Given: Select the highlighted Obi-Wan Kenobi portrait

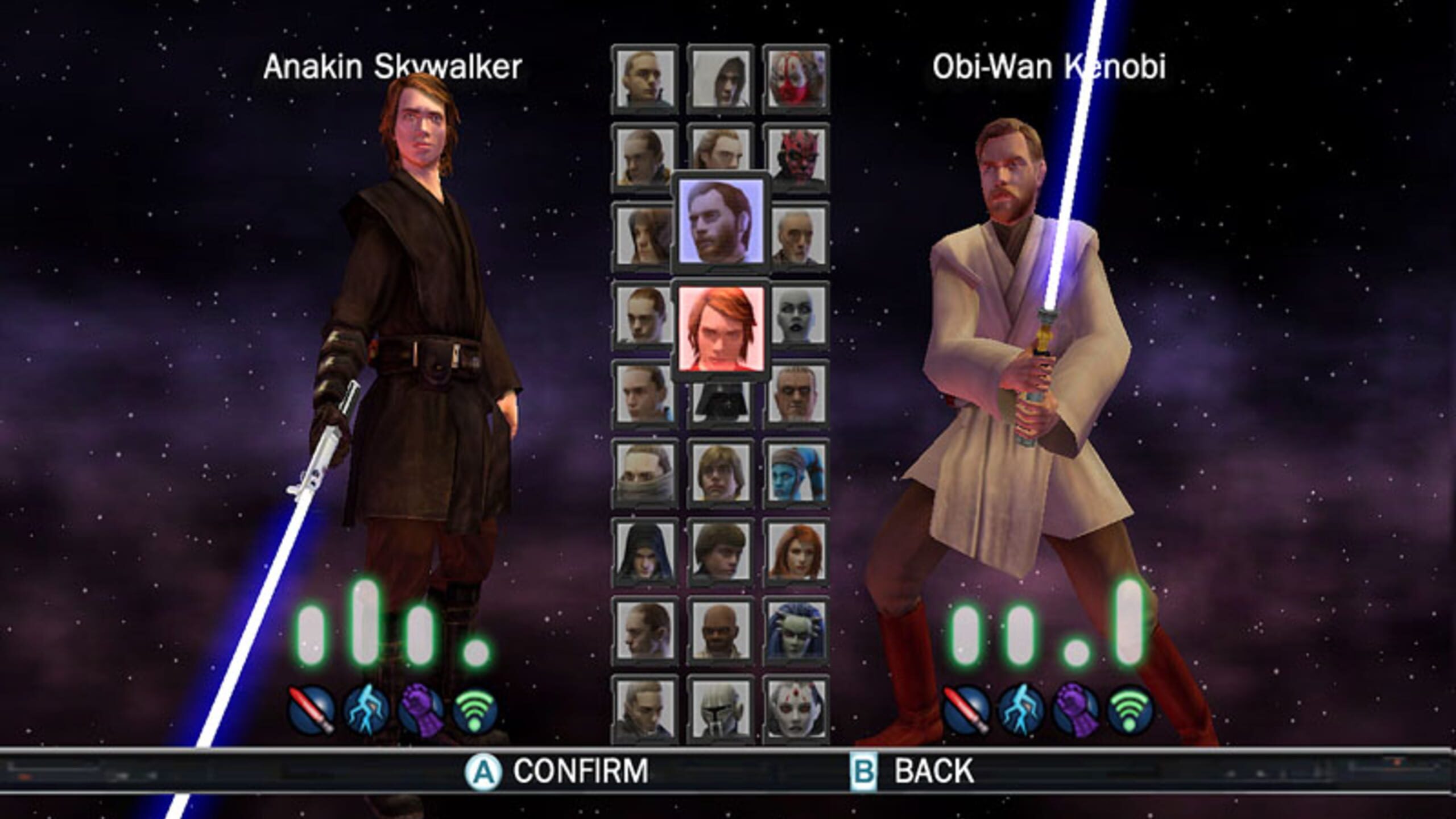Looking at the screenshot, I should click(721, 221).
